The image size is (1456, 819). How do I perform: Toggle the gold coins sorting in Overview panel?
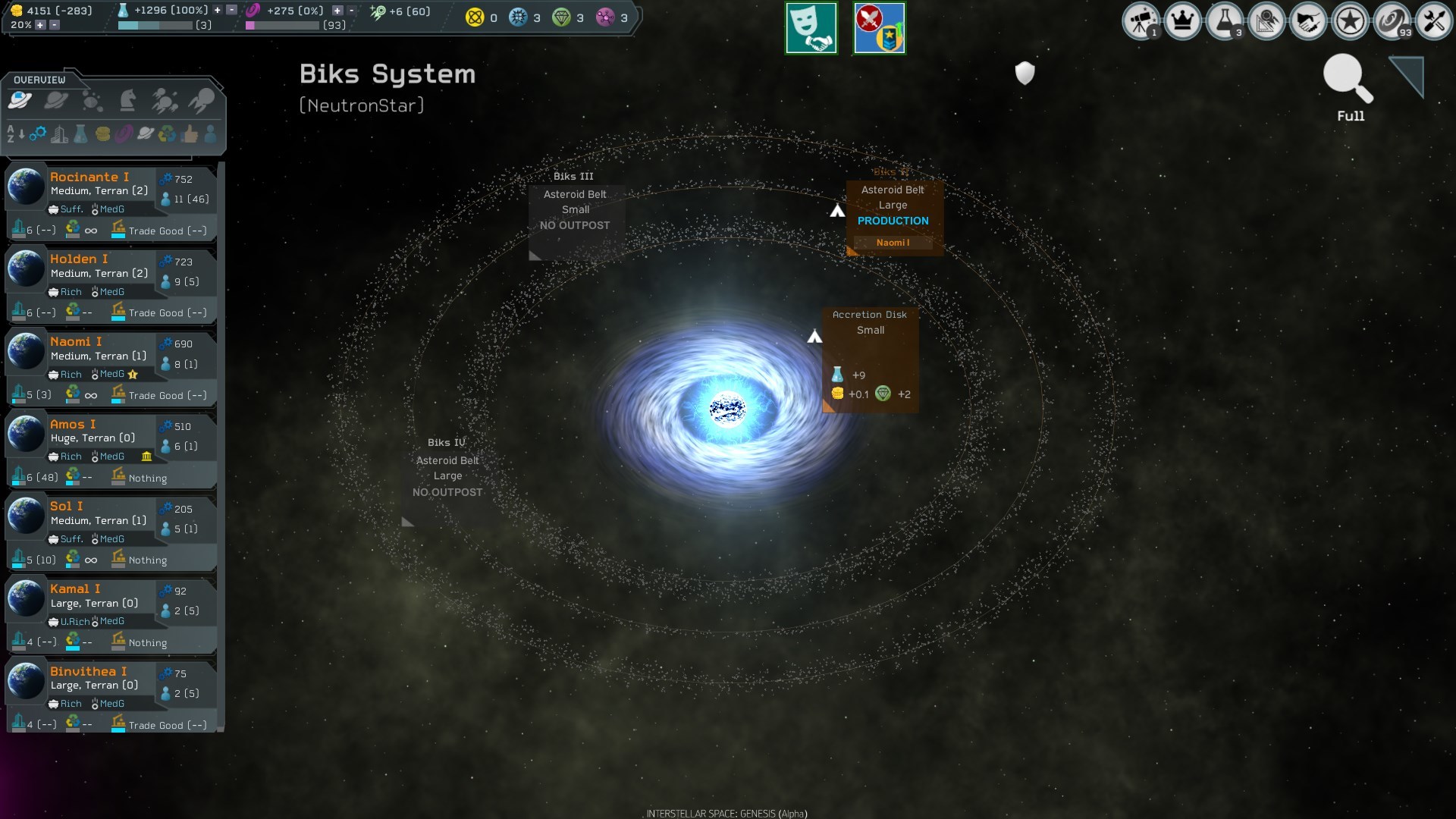pos(102,134)
